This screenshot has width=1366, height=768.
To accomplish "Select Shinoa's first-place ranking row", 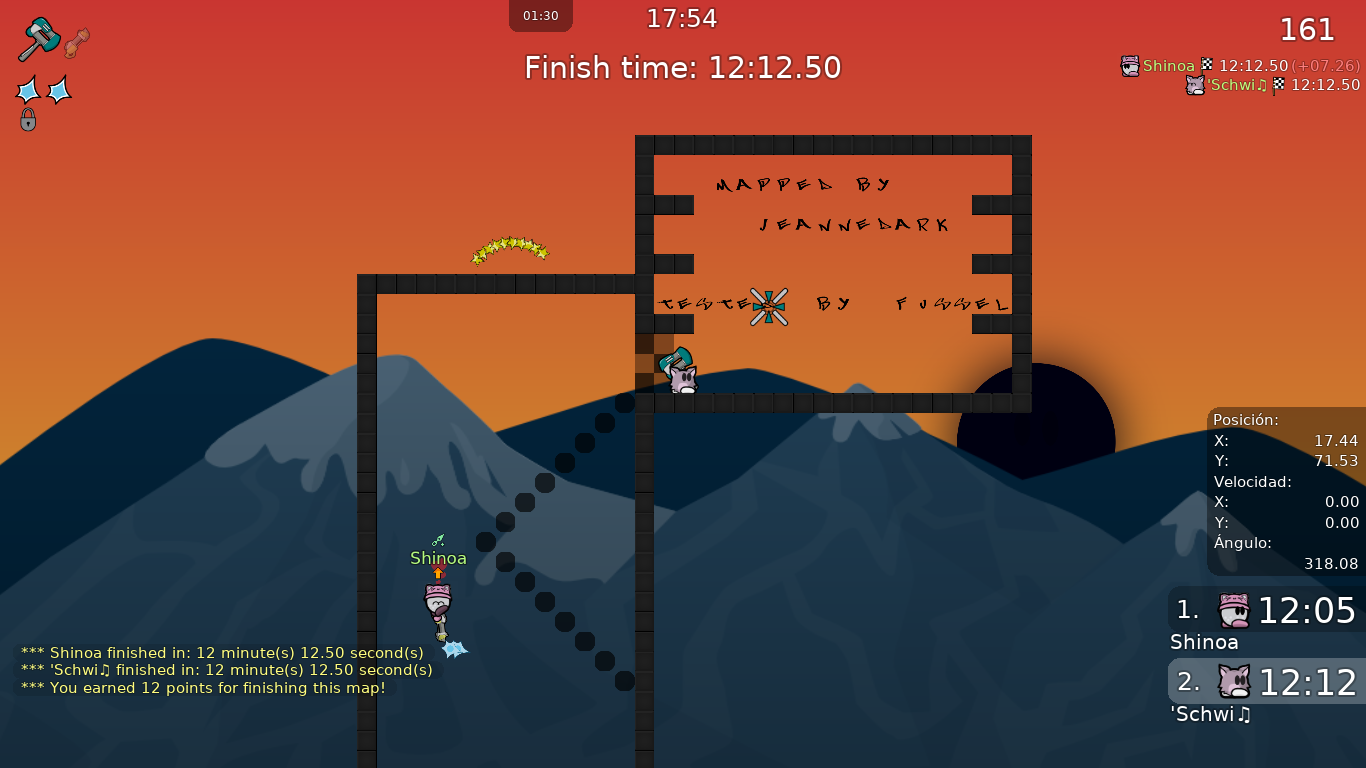I will pyautogui.click(x=1266, y=610).
